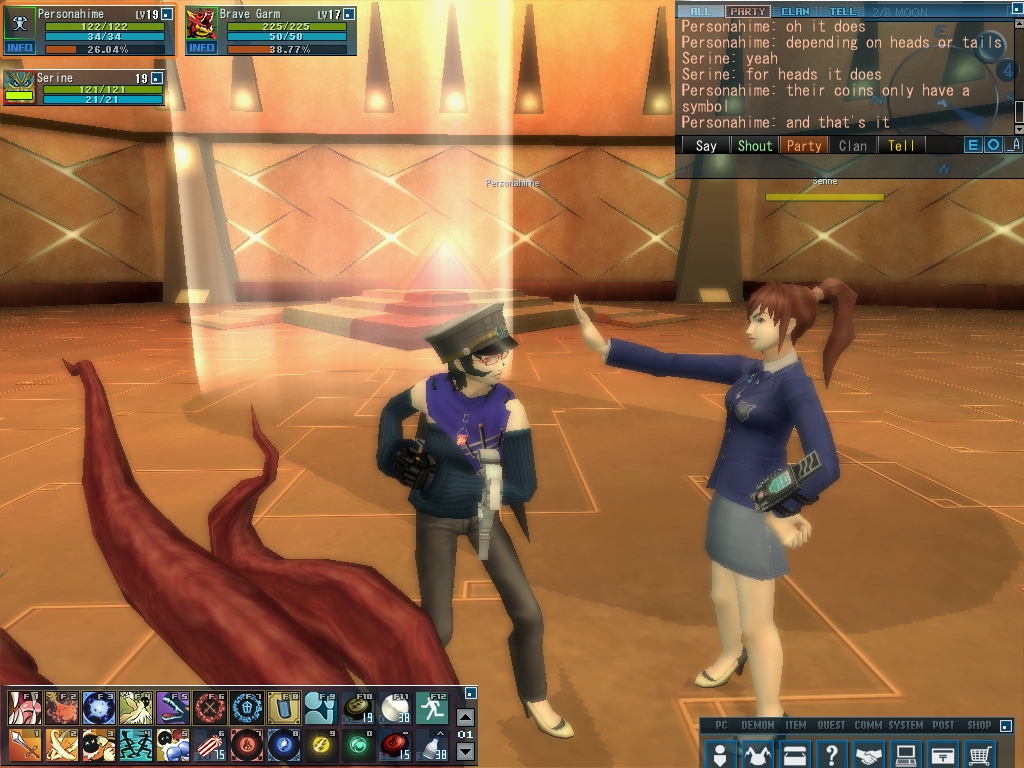
Task: Use the sword skill in hotbar slot 1
Action: pyautogui.click(x=23, y=744)
